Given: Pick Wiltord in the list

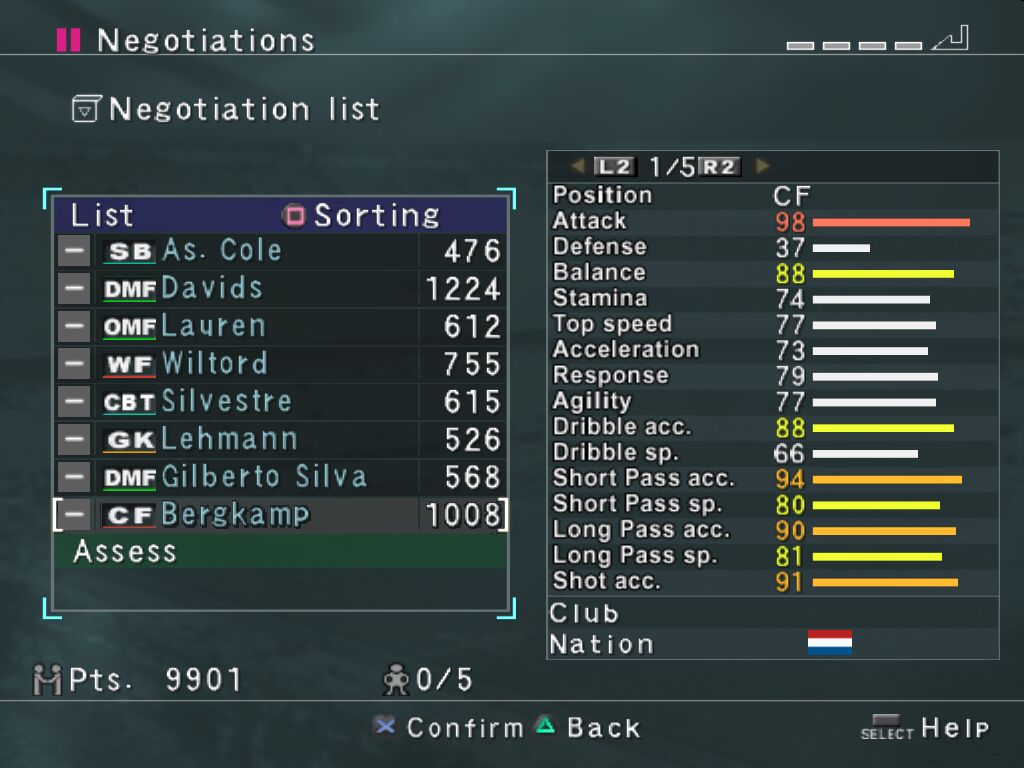Looking at the screenshot, I should (280, 364).
